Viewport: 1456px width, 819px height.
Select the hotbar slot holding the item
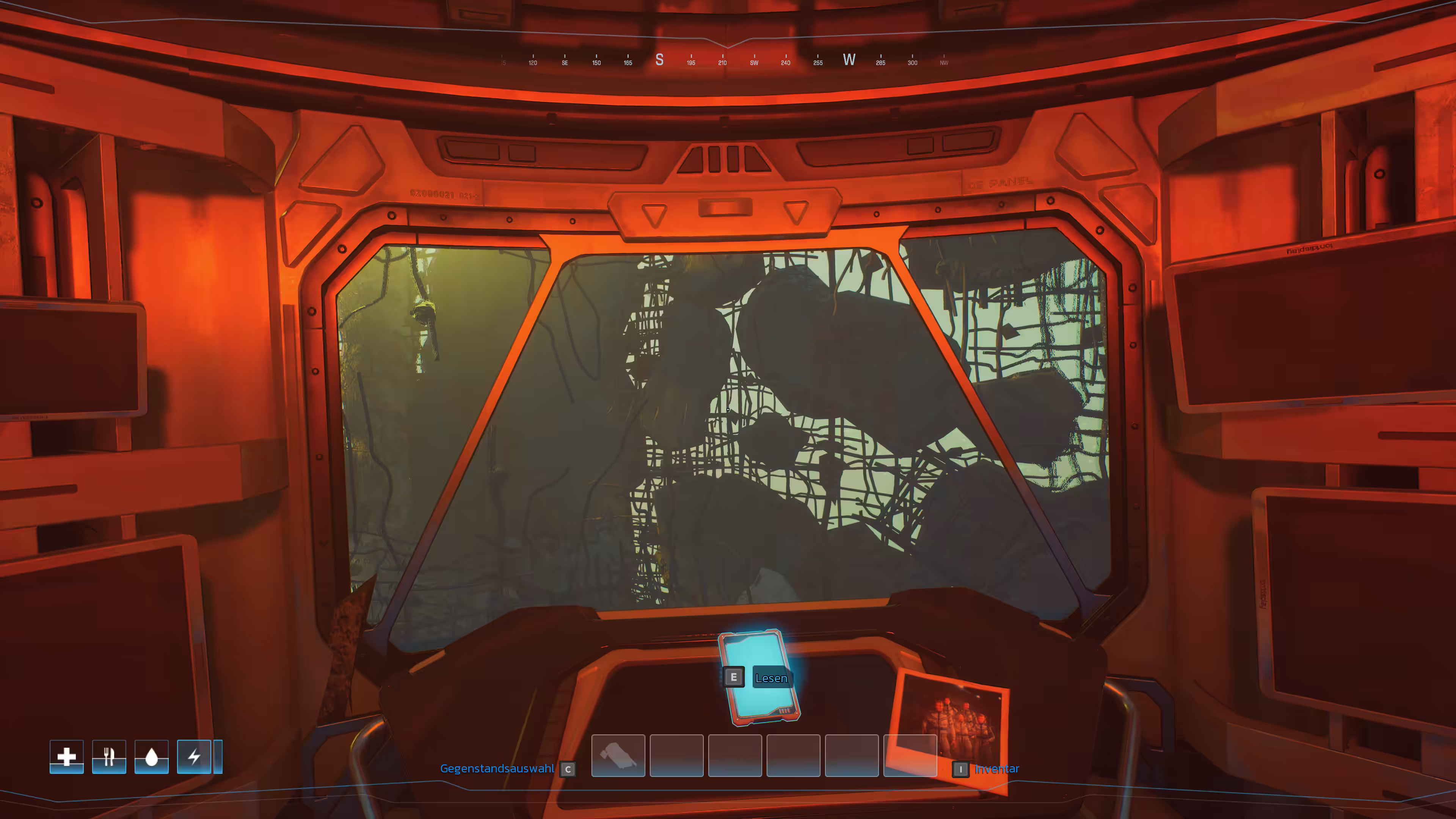pyautogui.click(x=618, y=756)
